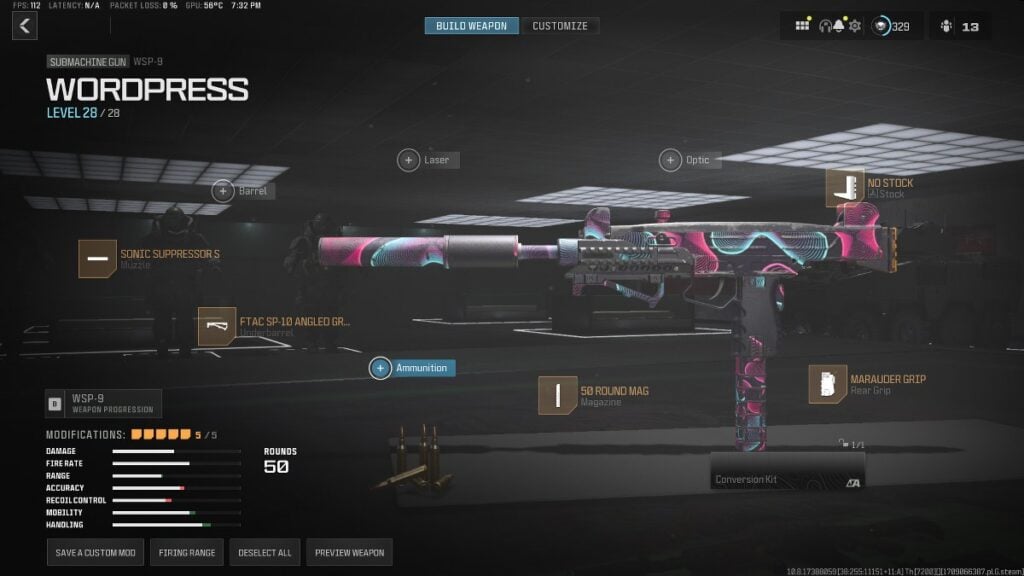Deselect all attachments
Image resolution: width=1024 pixels, height=576 pixels.
coord(265,552)
